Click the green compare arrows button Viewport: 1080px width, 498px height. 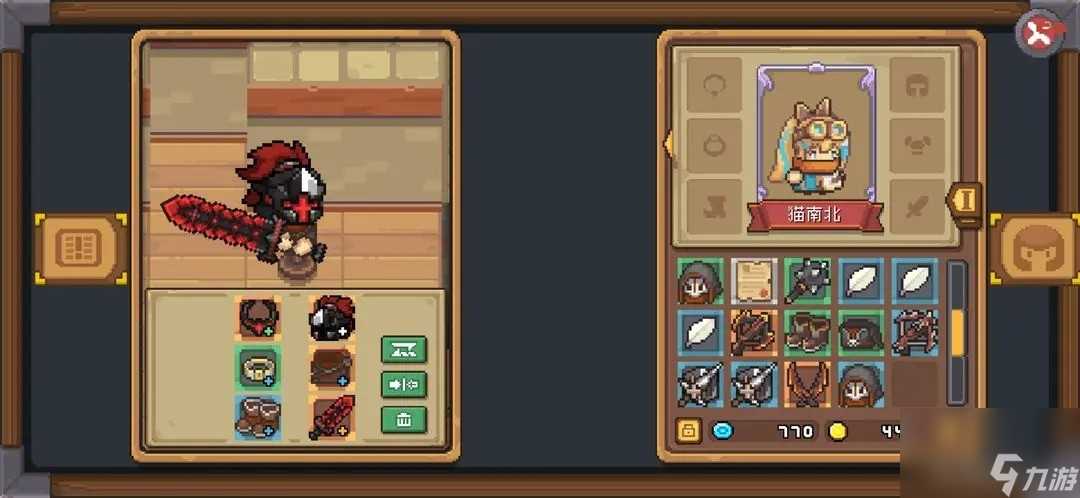point(404,384)
